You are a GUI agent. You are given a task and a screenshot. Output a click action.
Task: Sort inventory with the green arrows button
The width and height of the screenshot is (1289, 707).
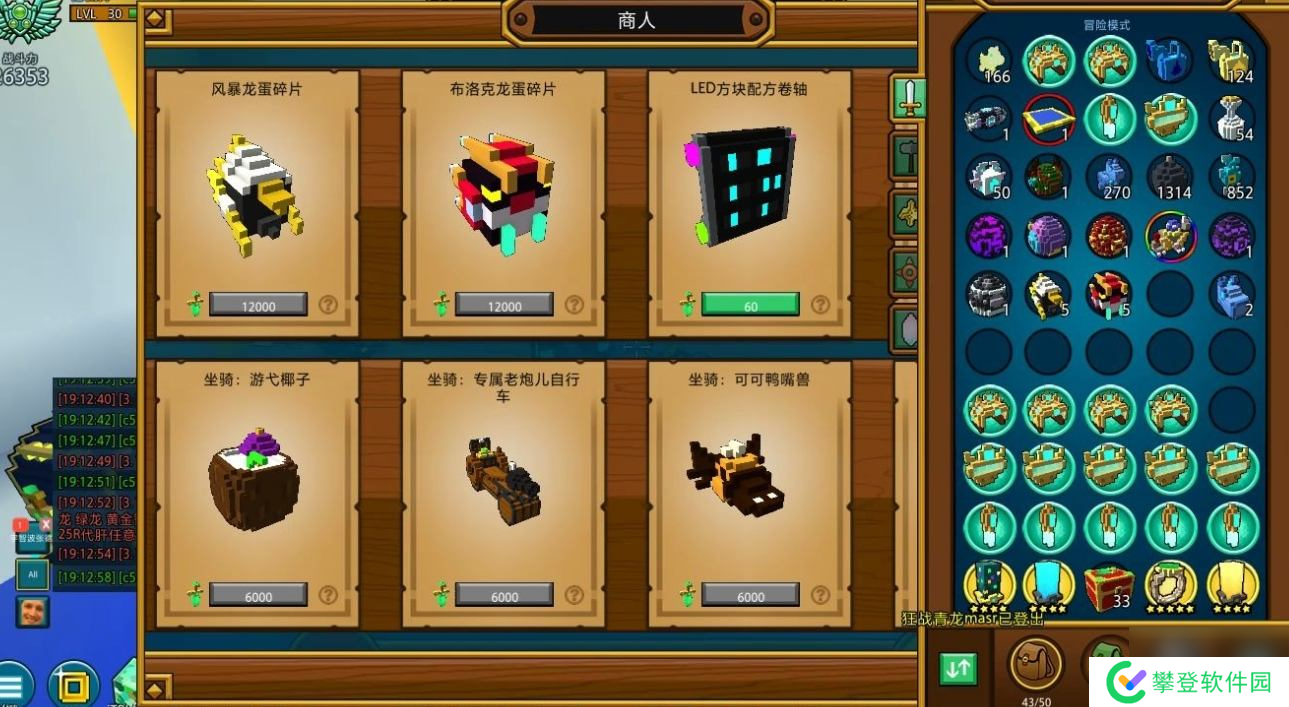tap(958, 669)
